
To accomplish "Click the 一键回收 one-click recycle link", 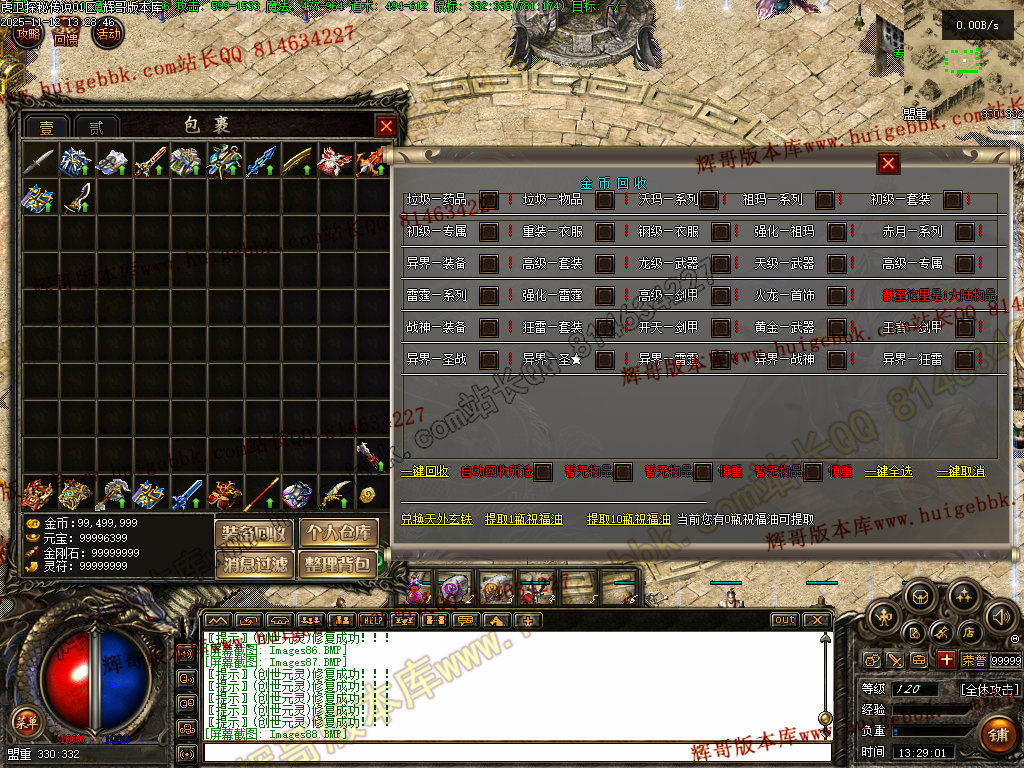I will pos(425,472).
